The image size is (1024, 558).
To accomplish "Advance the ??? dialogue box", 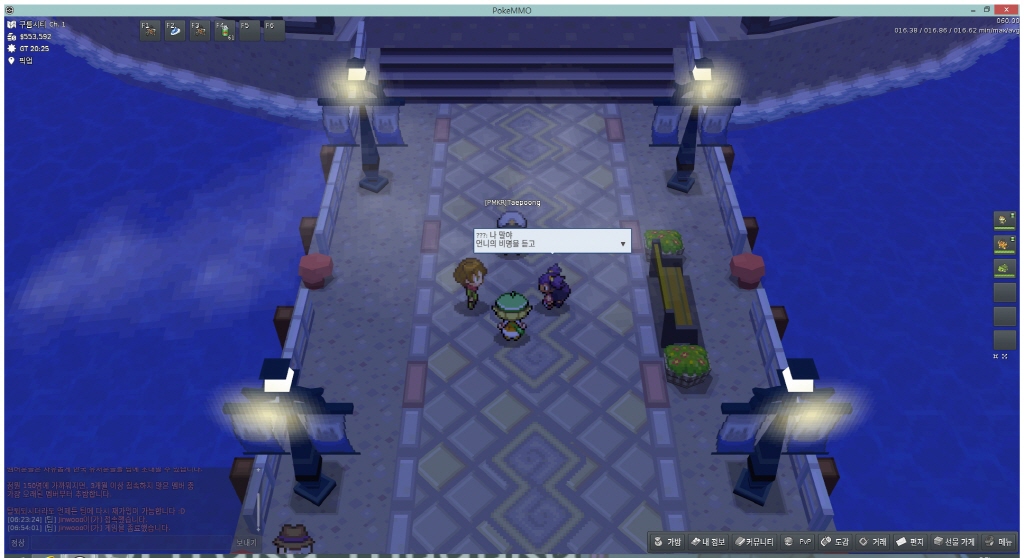I will [623, 243].
